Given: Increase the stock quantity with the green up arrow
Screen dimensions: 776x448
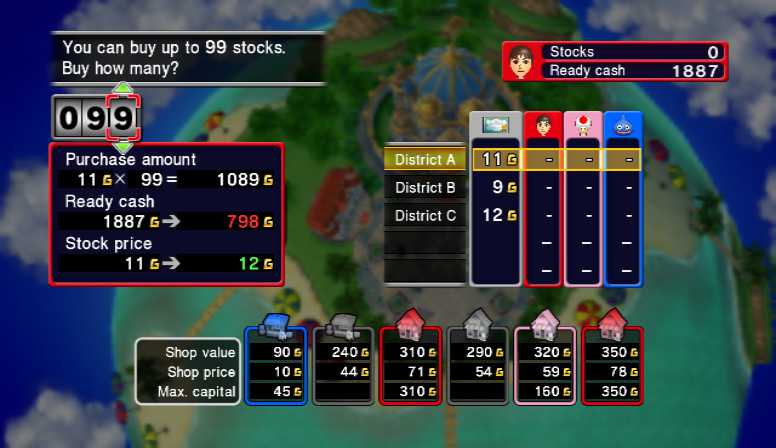Looking at the screenshot, I should click(x=122, y=90).
